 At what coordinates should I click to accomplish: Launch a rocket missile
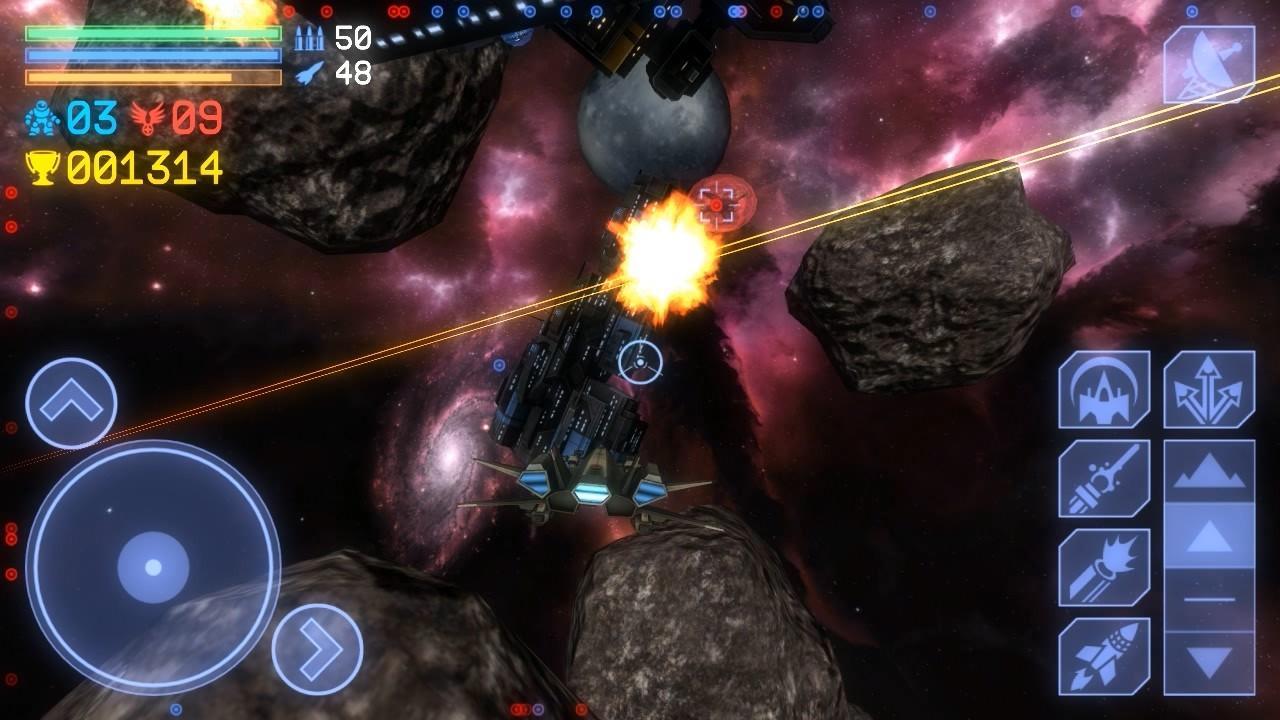click(1104, 655)
